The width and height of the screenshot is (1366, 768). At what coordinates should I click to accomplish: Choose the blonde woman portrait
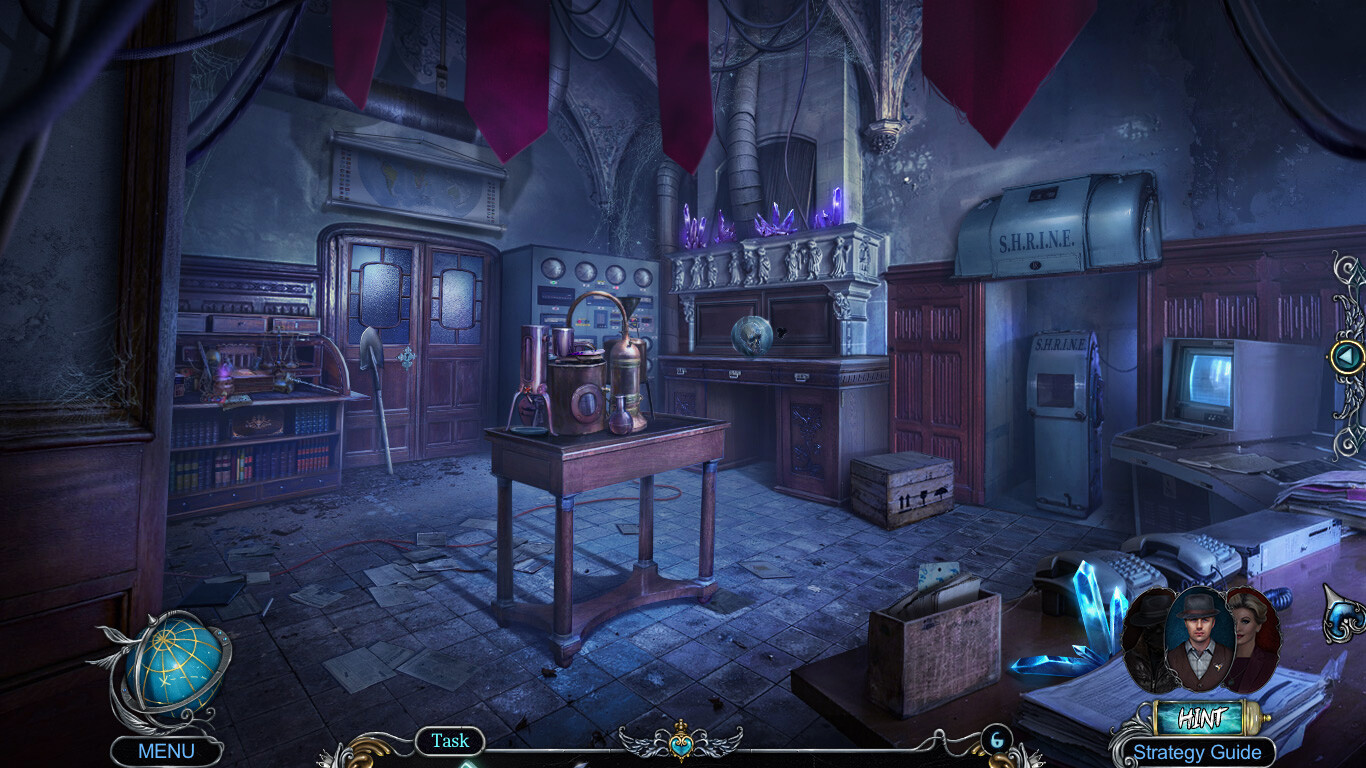(x=1255, y=640)
